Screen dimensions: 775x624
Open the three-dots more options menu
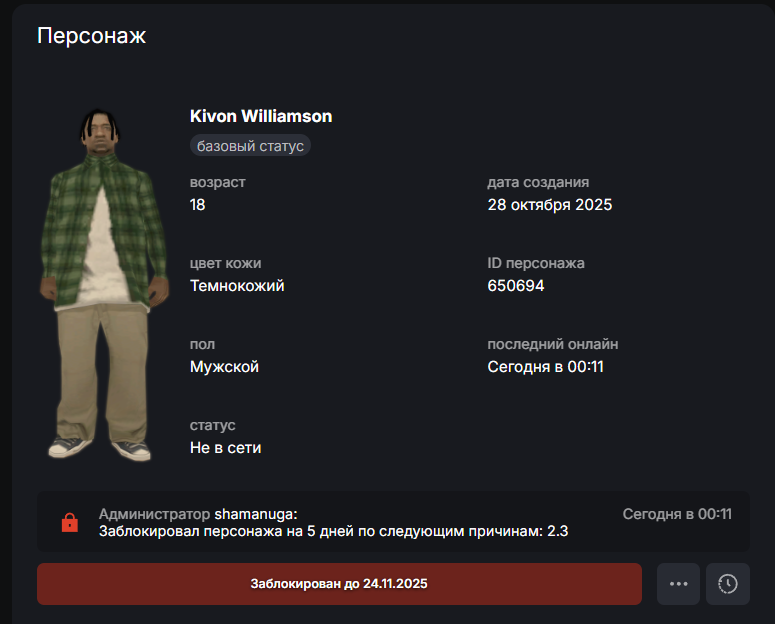678,584
